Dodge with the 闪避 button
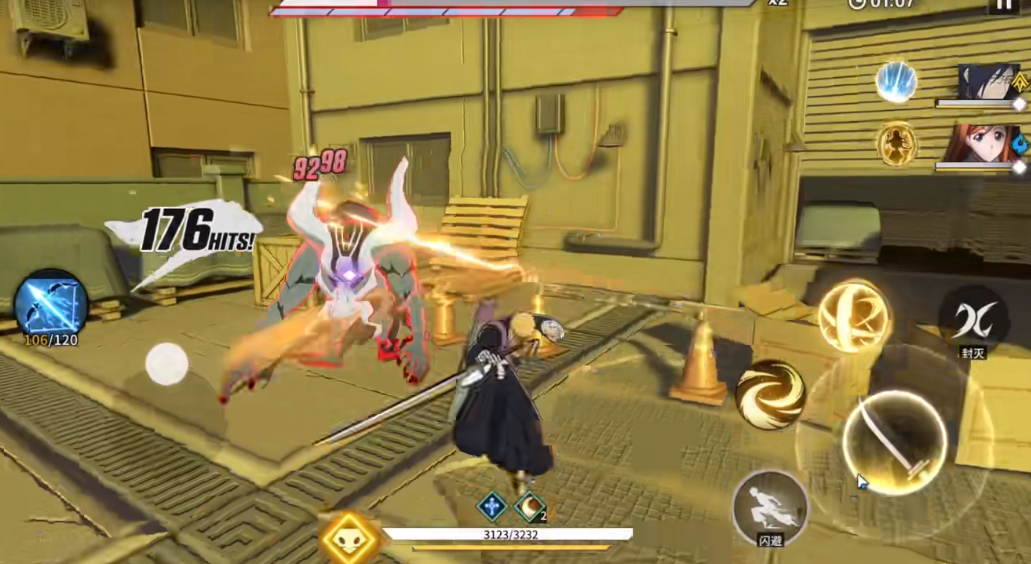 click(770, 507)
